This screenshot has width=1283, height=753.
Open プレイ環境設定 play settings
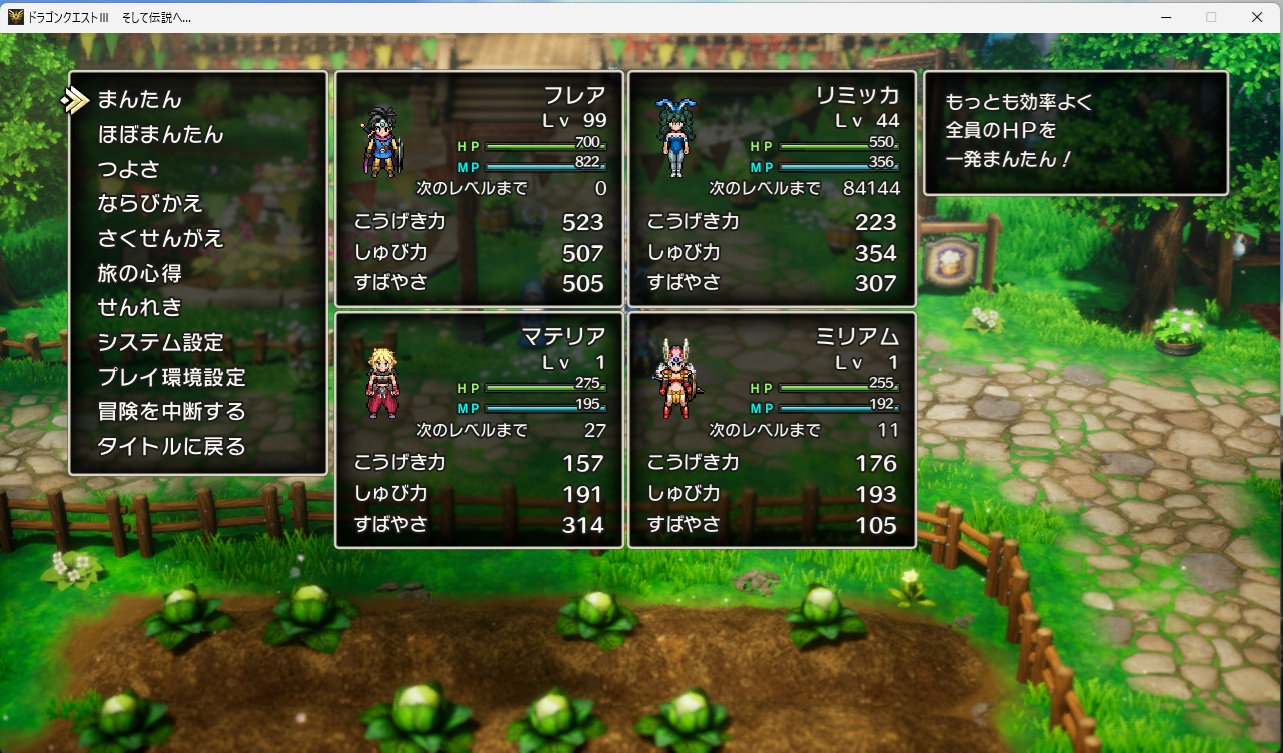171,377
